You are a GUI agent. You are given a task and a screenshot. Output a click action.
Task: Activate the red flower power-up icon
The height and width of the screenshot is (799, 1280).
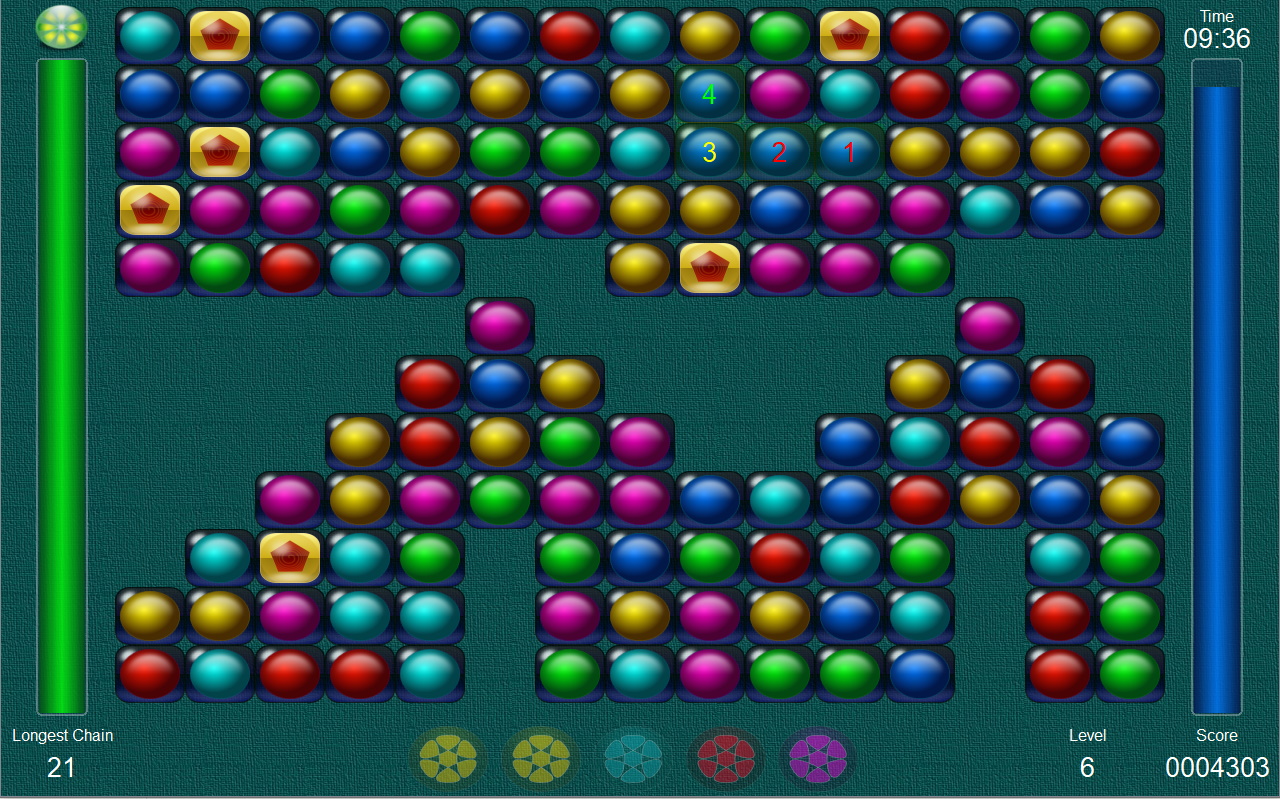point(725,758)
